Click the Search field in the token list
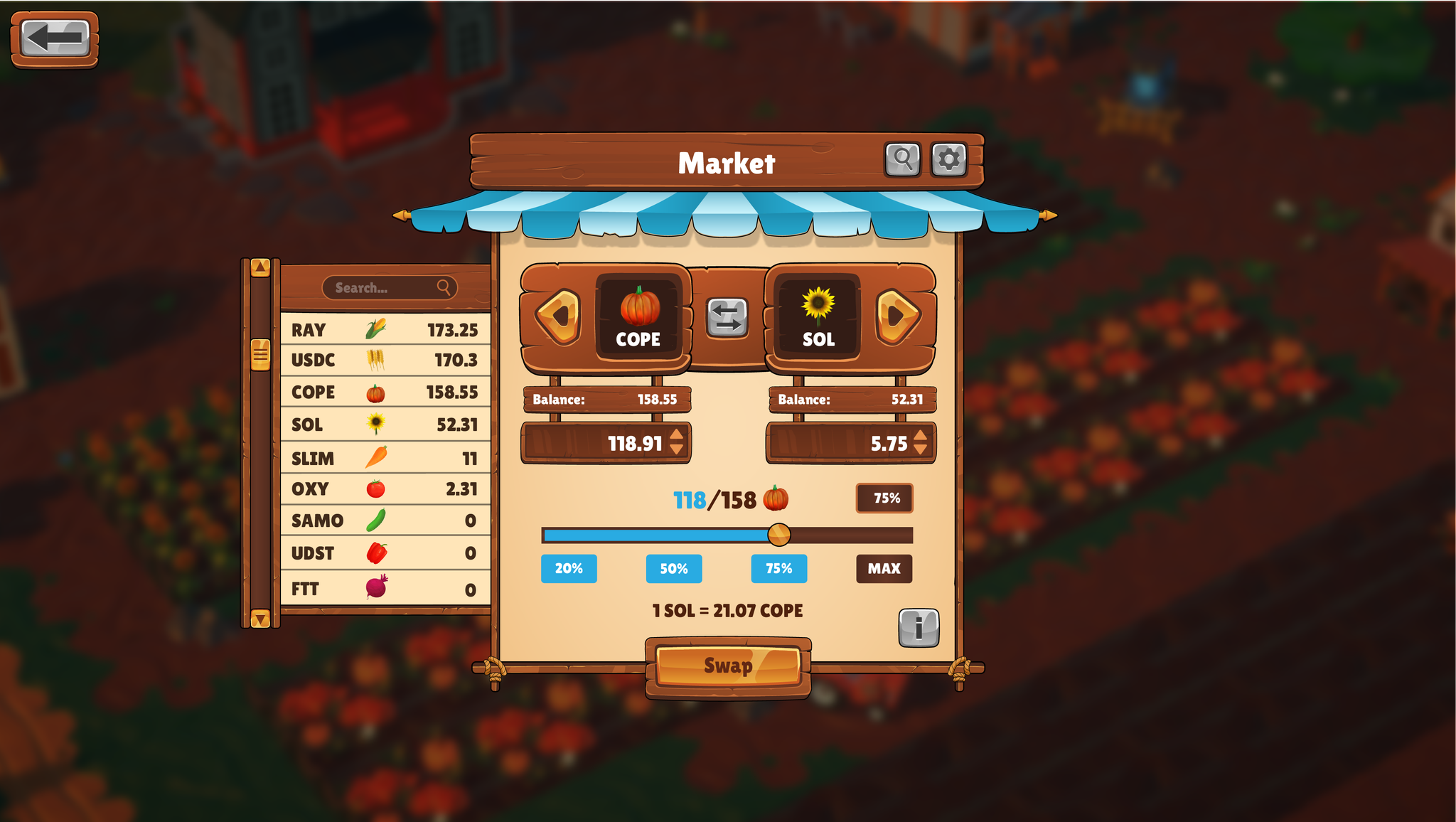This screenshot has width=1456, height=822. coord(390,289)
